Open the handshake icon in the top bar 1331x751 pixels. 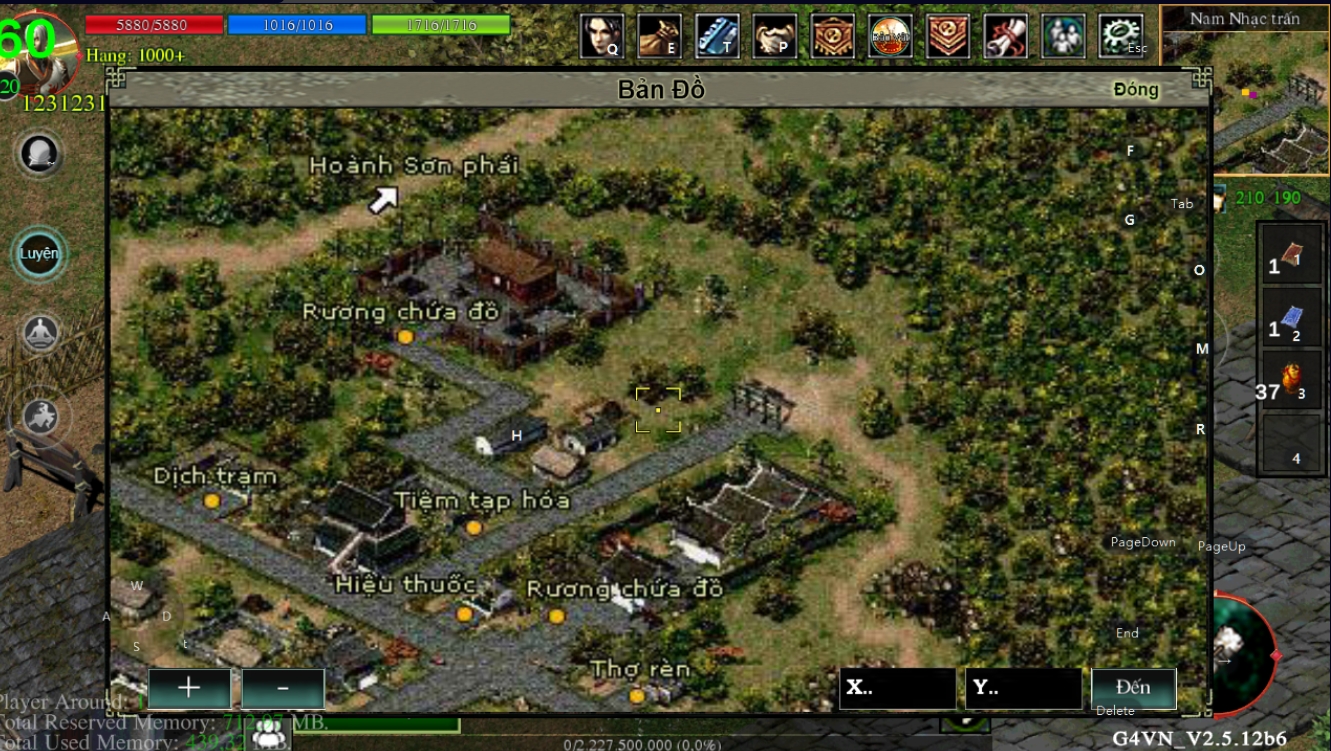pos(775,36)
